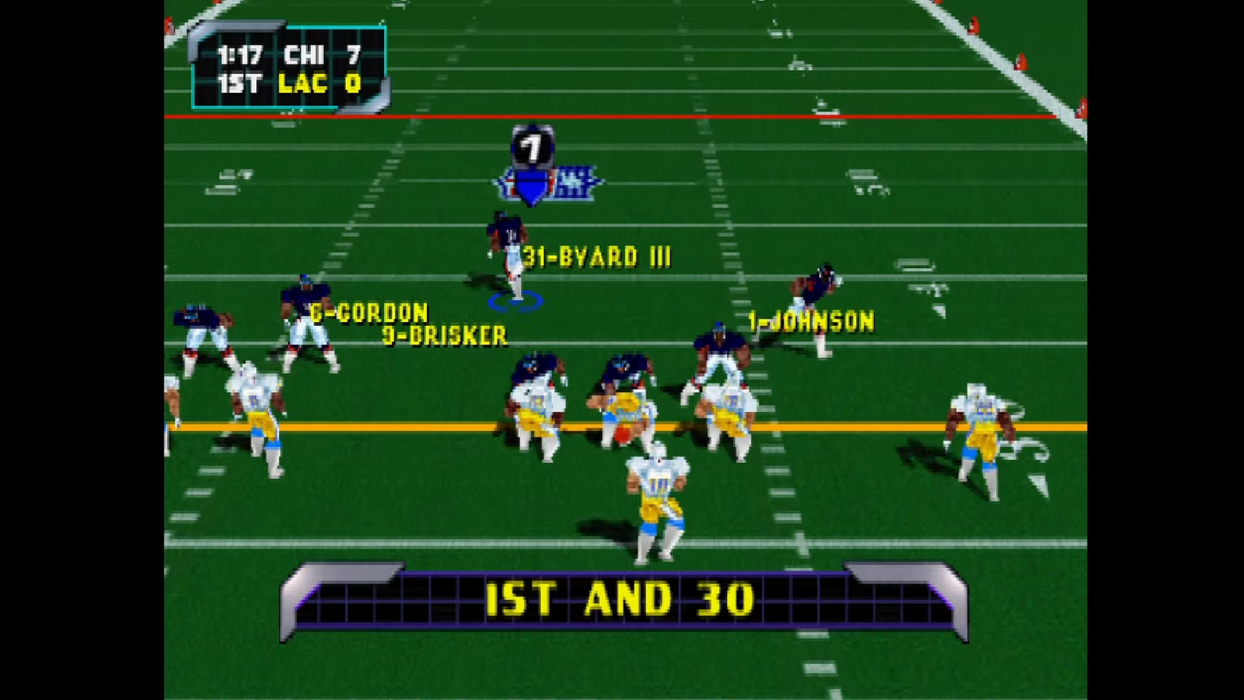Screen dimensions: 1244x700
Task: Pick the 9-Brisker player name tag
Action: [x=445, y=336]
